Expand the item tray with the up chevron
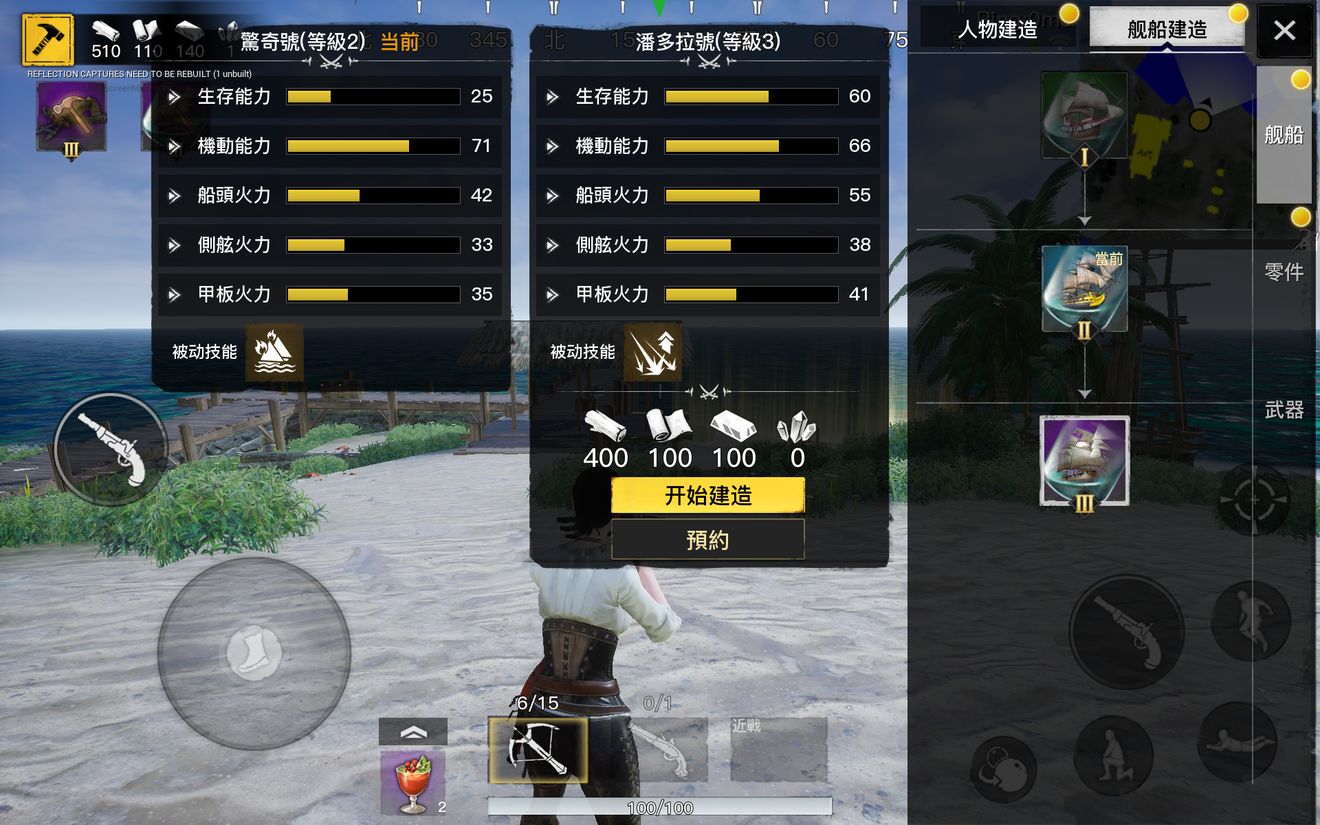Viewport: 1320px width, 825px height. 415,730
